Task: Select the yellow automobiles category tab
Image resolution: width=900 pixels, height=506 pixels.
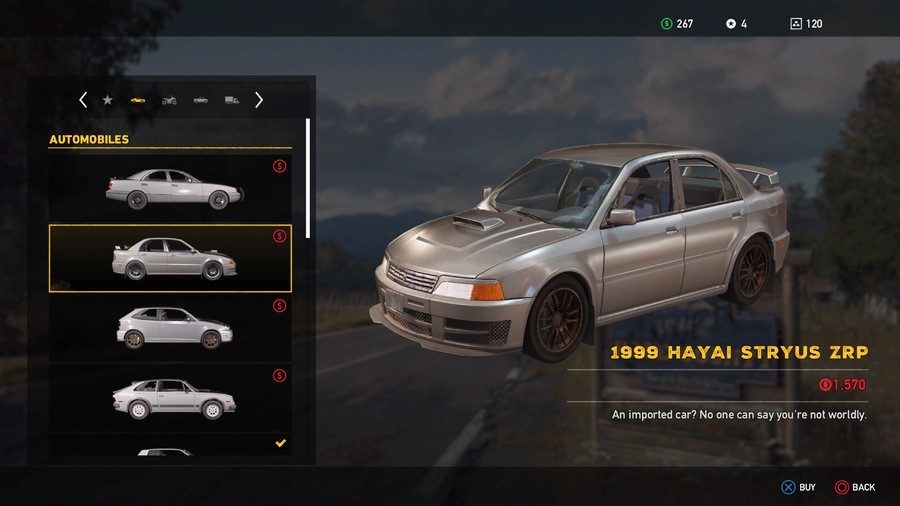Action: 138,100
